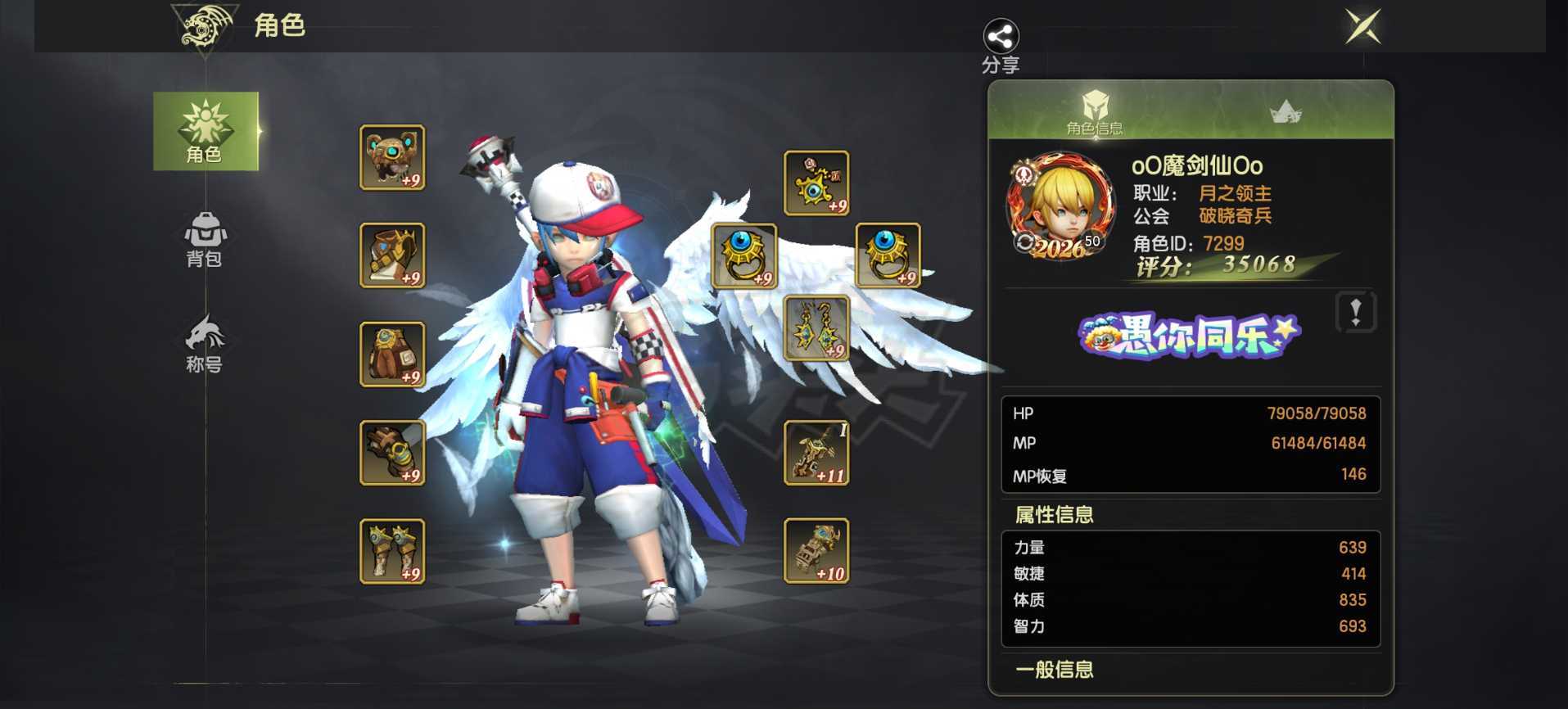Select the 角色 side tab
Screen dimensions: 1568x709
(x=206, y=131)
